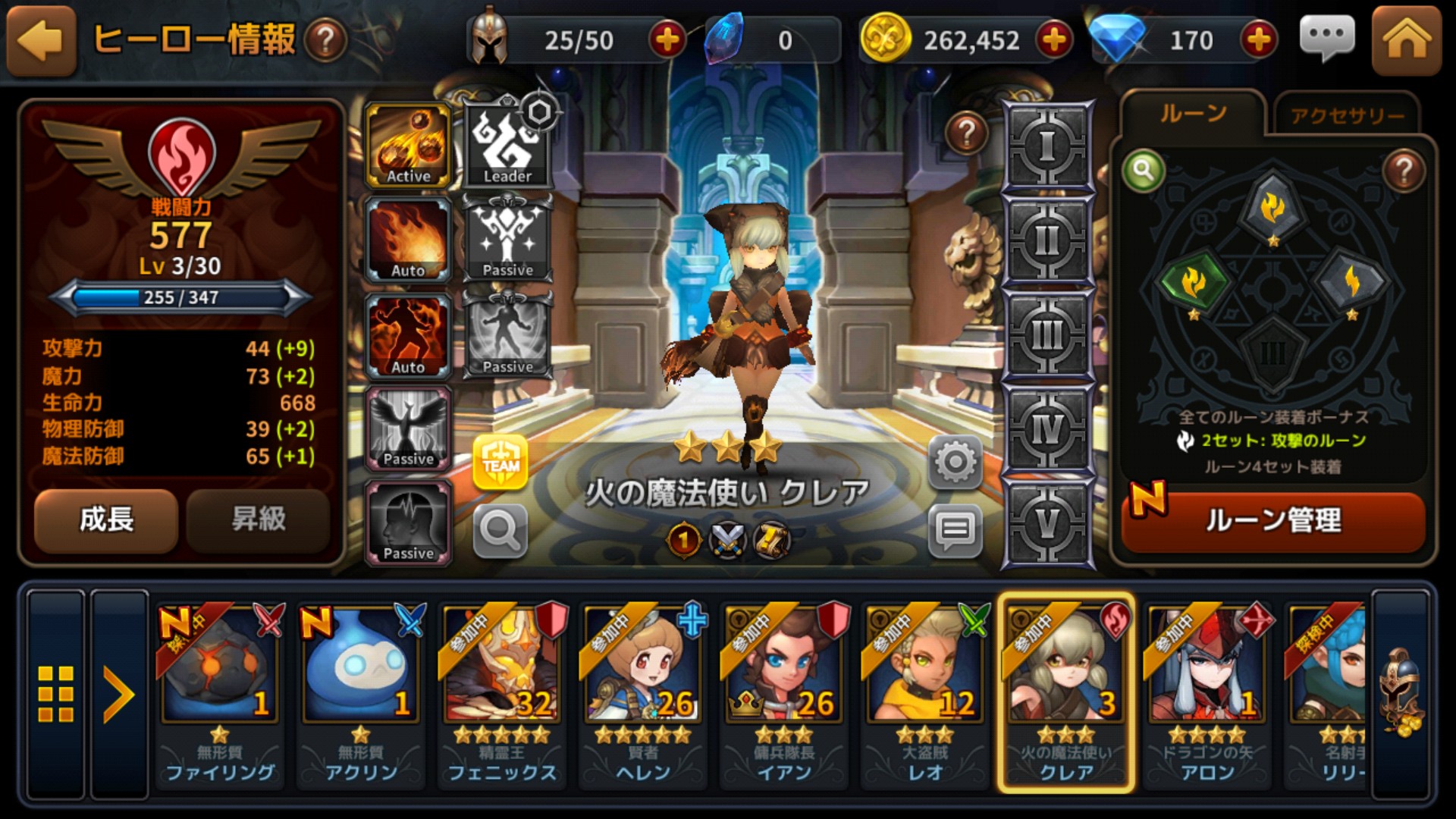Buy more blue diamonds
This screenshot has height=819, width=1456.
[x=1258, y=39]
